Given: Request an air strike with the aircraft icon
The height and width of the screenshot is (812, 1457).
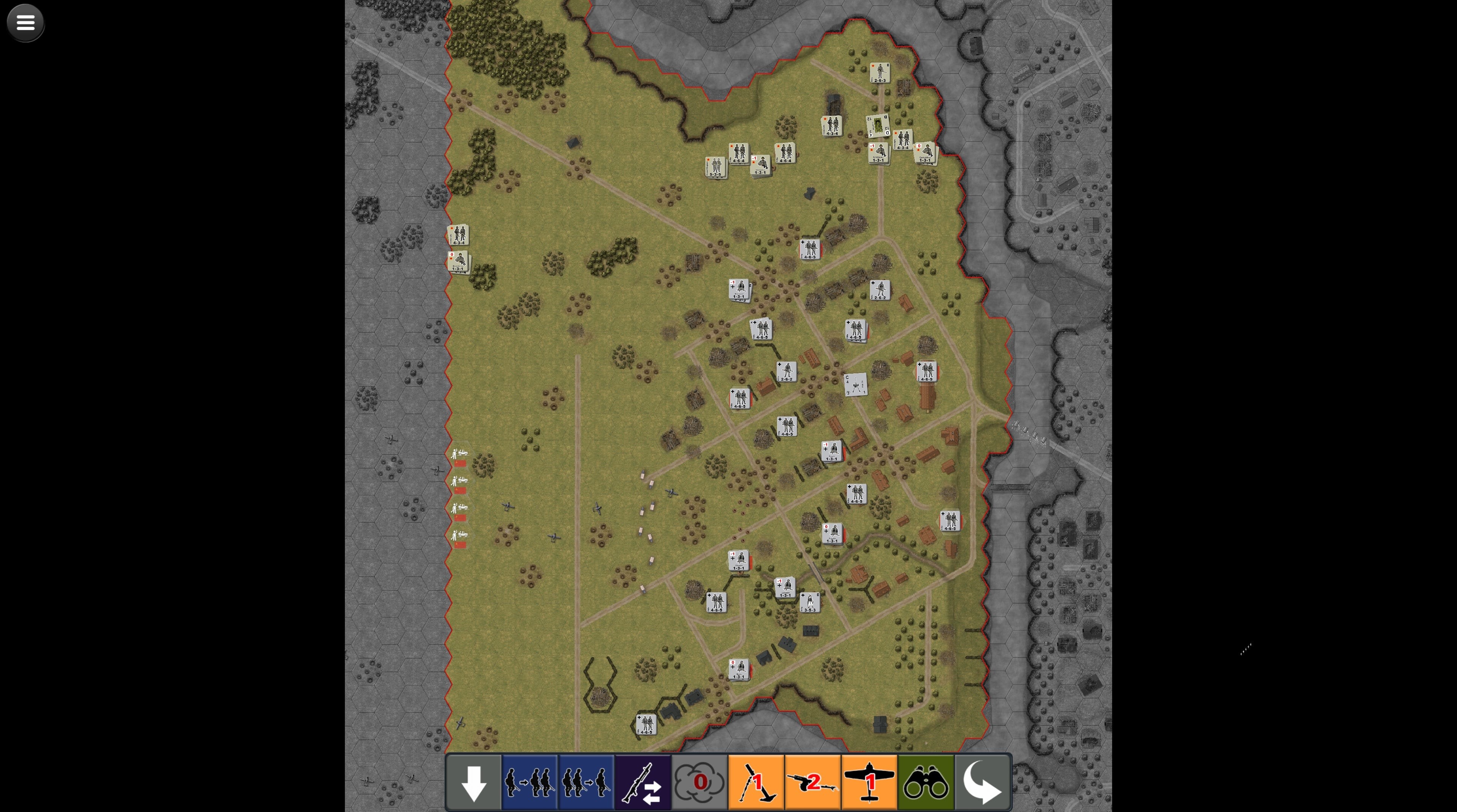Looking at the screenshot, I should click(x=869, y=782).
